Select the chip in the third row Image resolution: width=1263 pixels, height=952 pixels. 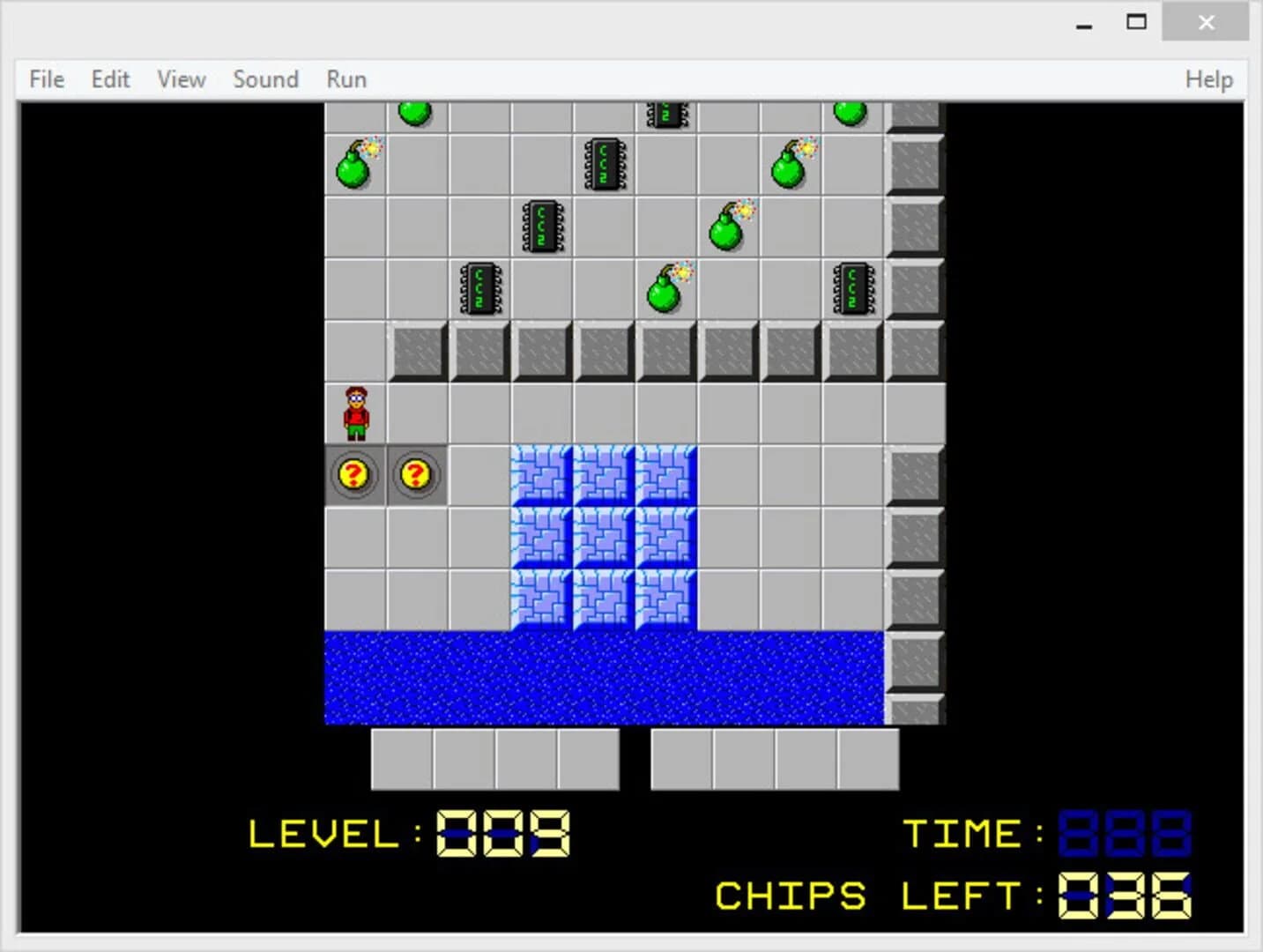coord(542,227)
